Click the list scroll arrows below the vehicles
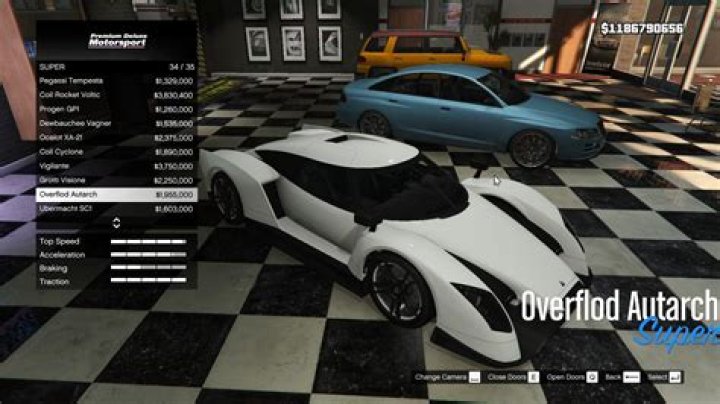The height and width of the screenshot is (404, 720). (x=116, y=223)
